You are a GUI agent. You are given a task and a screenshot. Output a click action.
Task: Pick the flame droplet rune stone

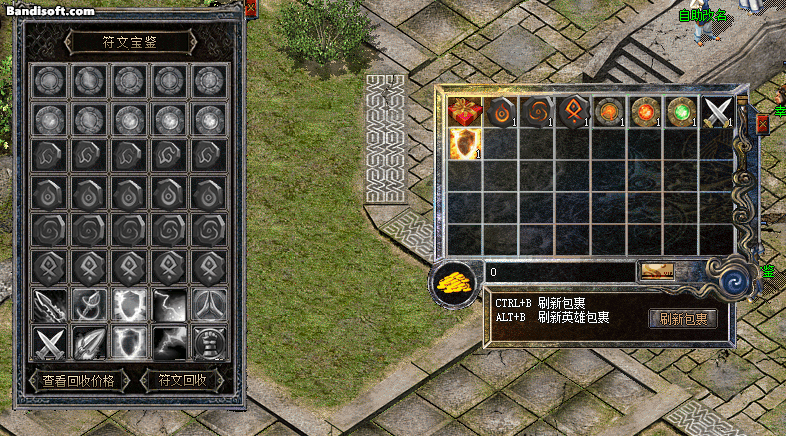click(502, 112)
